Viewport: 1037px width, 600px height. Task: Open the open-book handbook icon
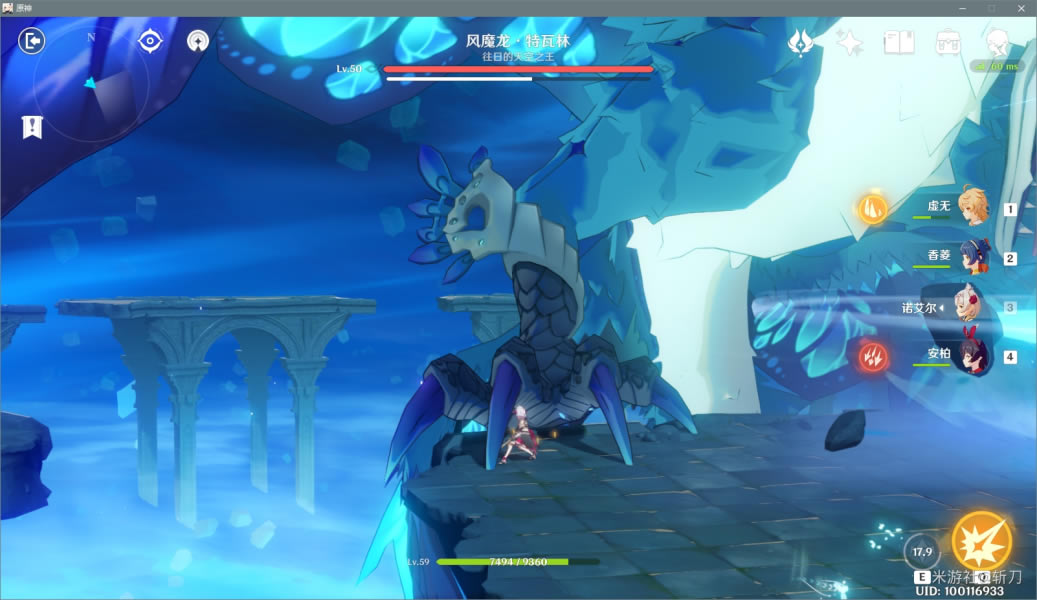898,41
